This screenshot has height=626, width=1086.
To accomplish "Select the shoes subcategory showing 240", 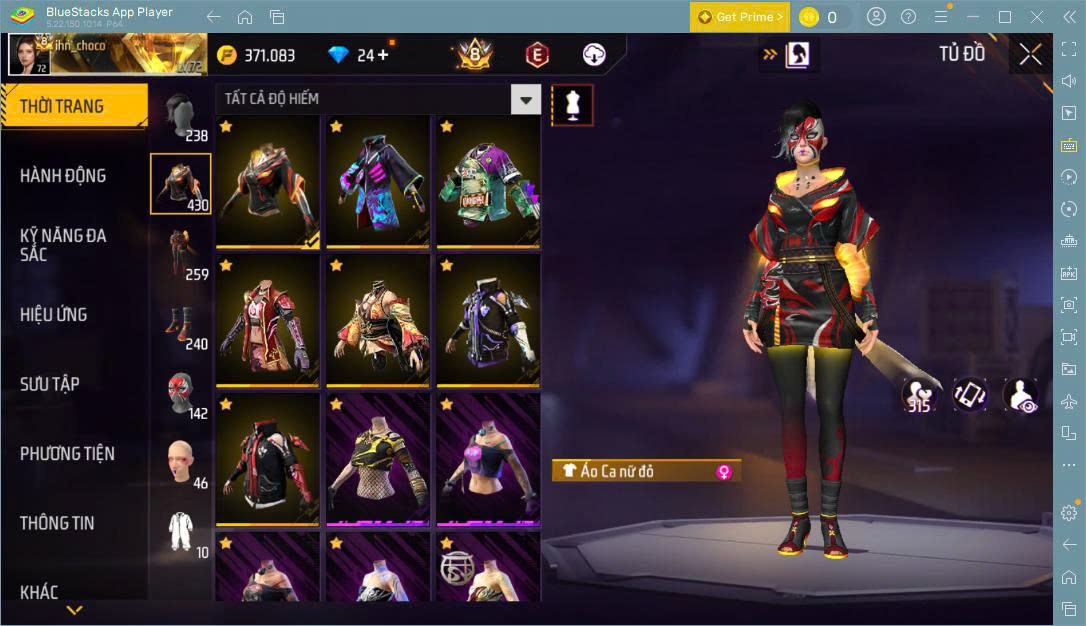I will [181, 325].
